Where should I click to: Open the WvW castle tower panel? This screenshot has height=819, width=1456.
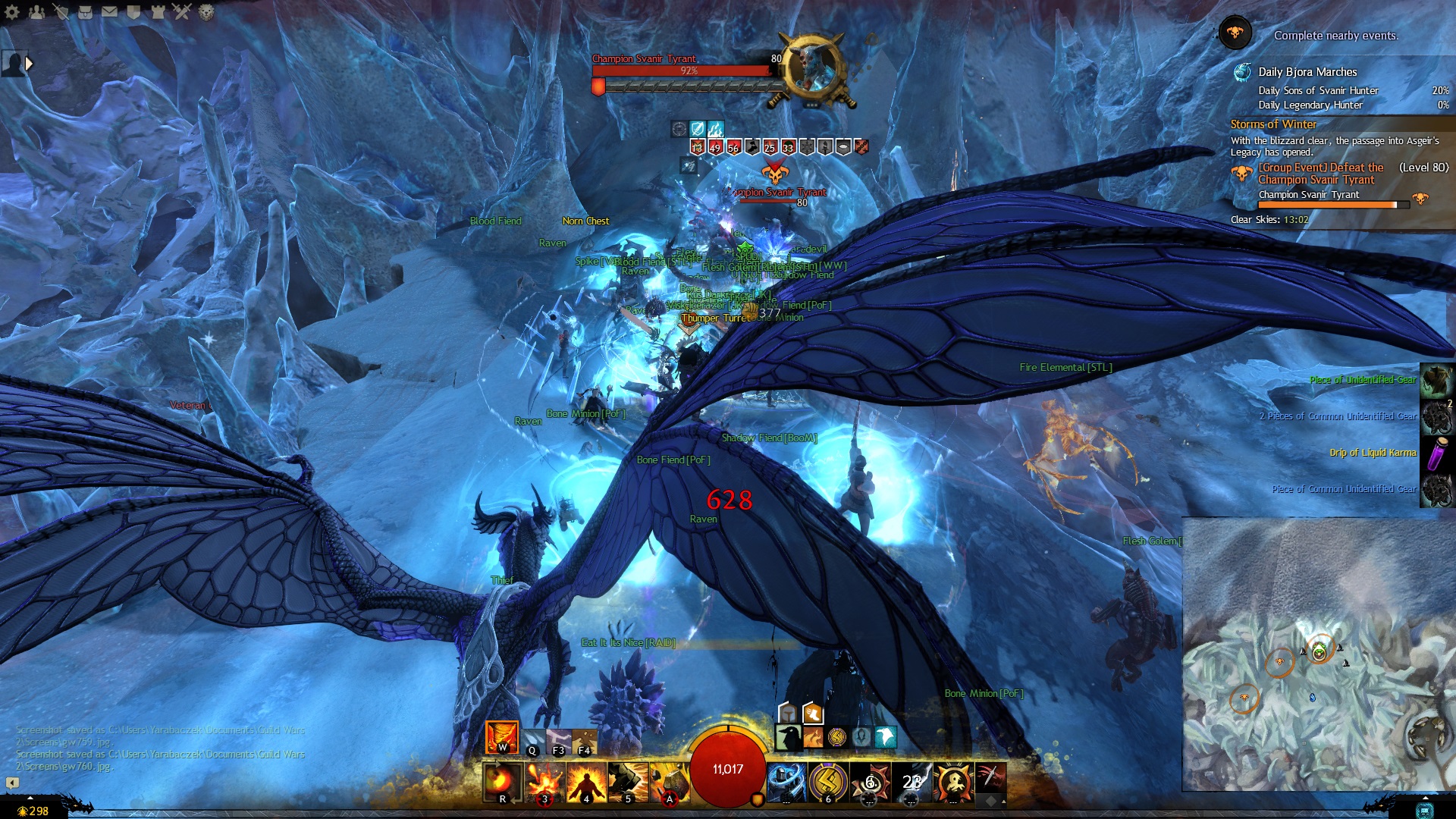tap(158, 12)
